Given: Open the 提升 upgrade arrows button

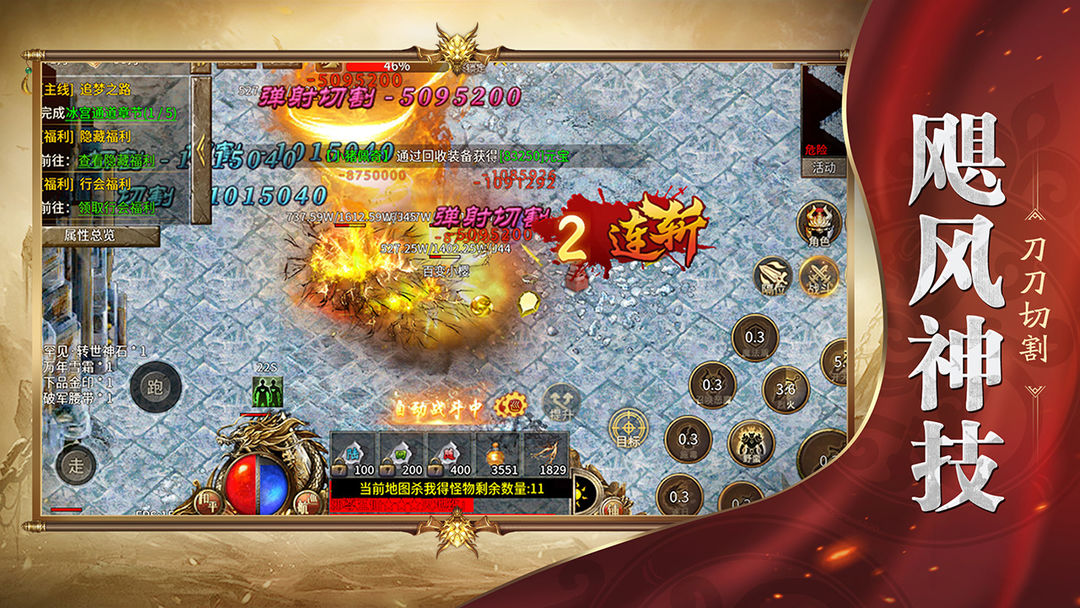Looking at the screenshot, I should point(561,402).
